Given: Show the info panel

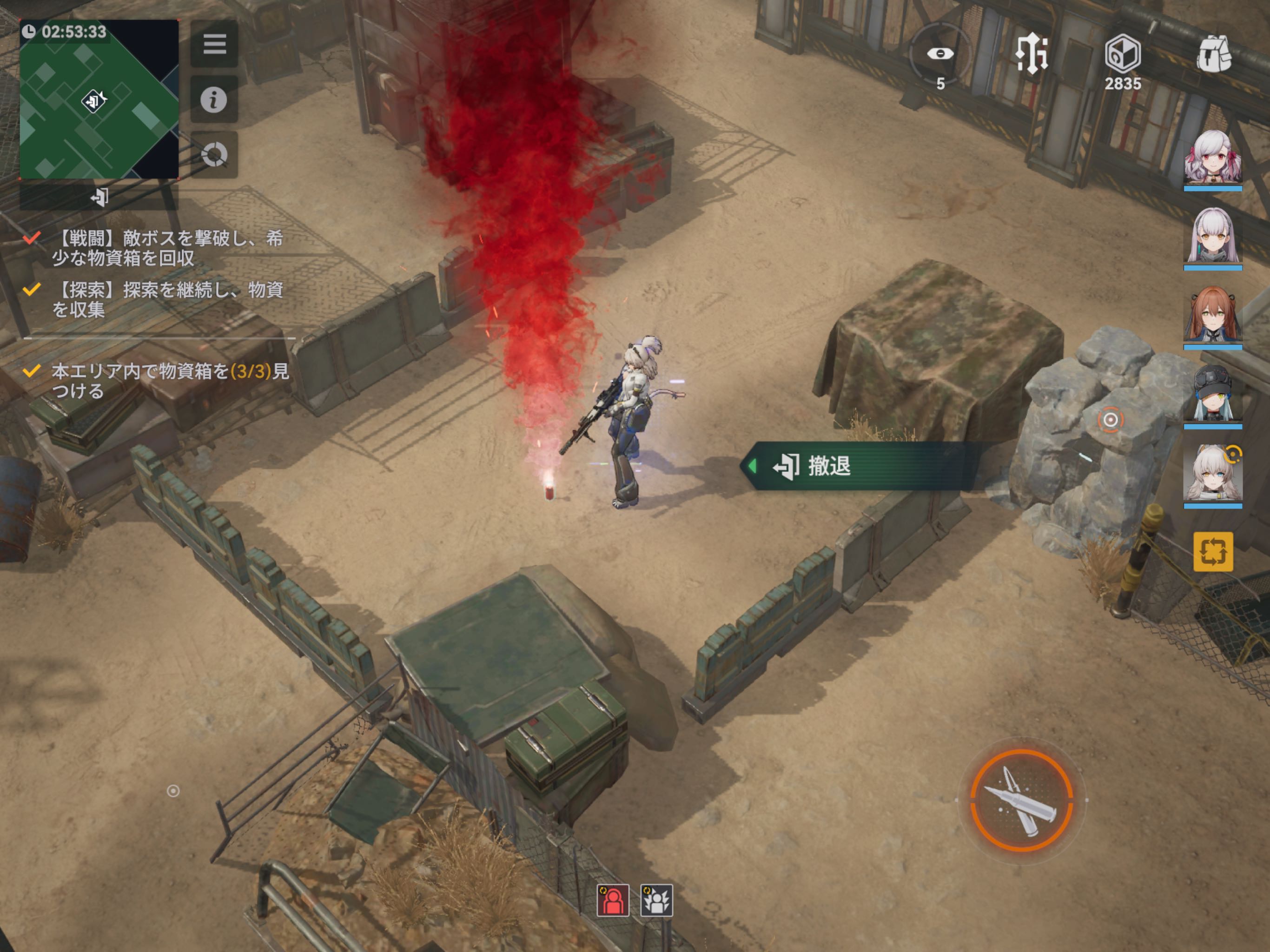Looking at the screenshot, I should [x=214, y=99].
